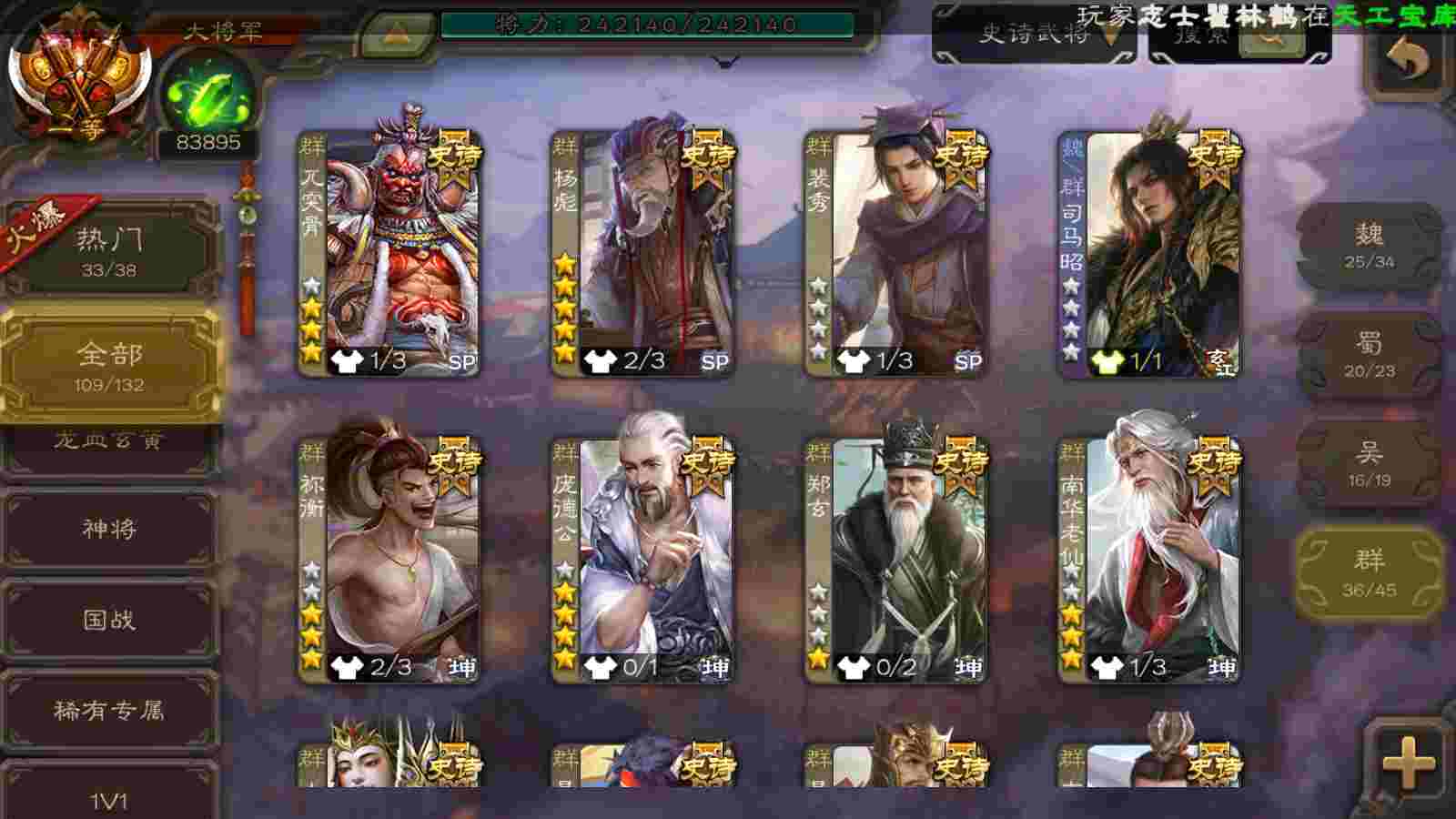Select the 郑玄 hero card

point(895,560)
